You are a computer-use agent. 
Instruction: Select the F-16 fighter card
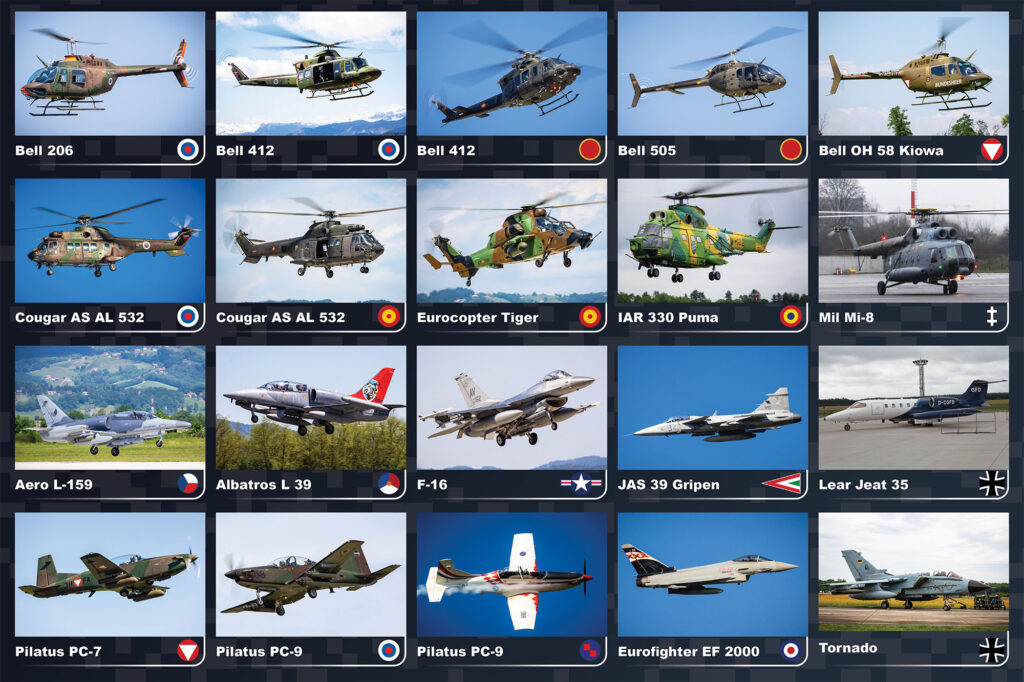pos(511,421)
